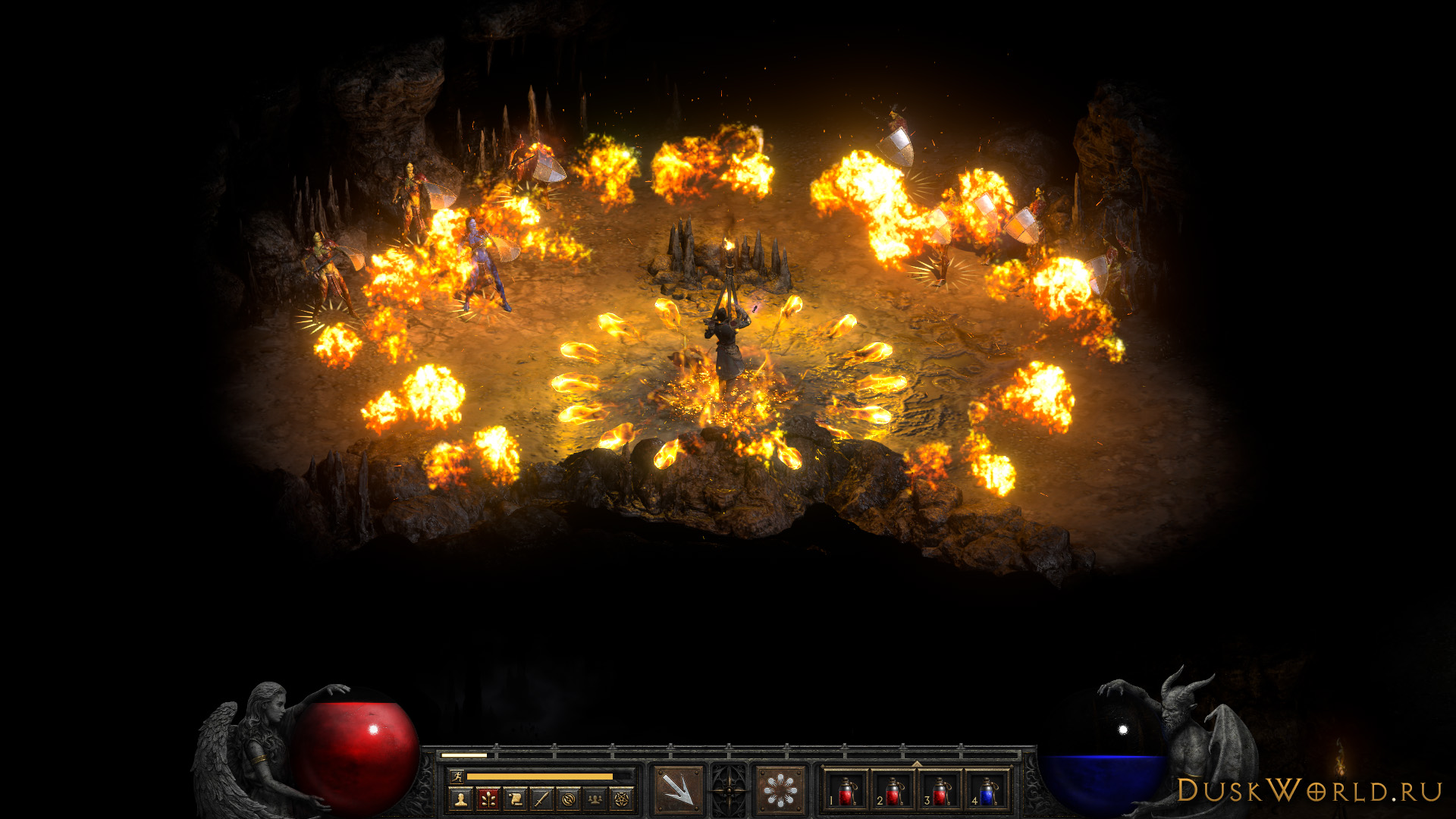Open inventory via the sword icon
The height and width of the screenshot is (819, 1456).
pos(541,799)
